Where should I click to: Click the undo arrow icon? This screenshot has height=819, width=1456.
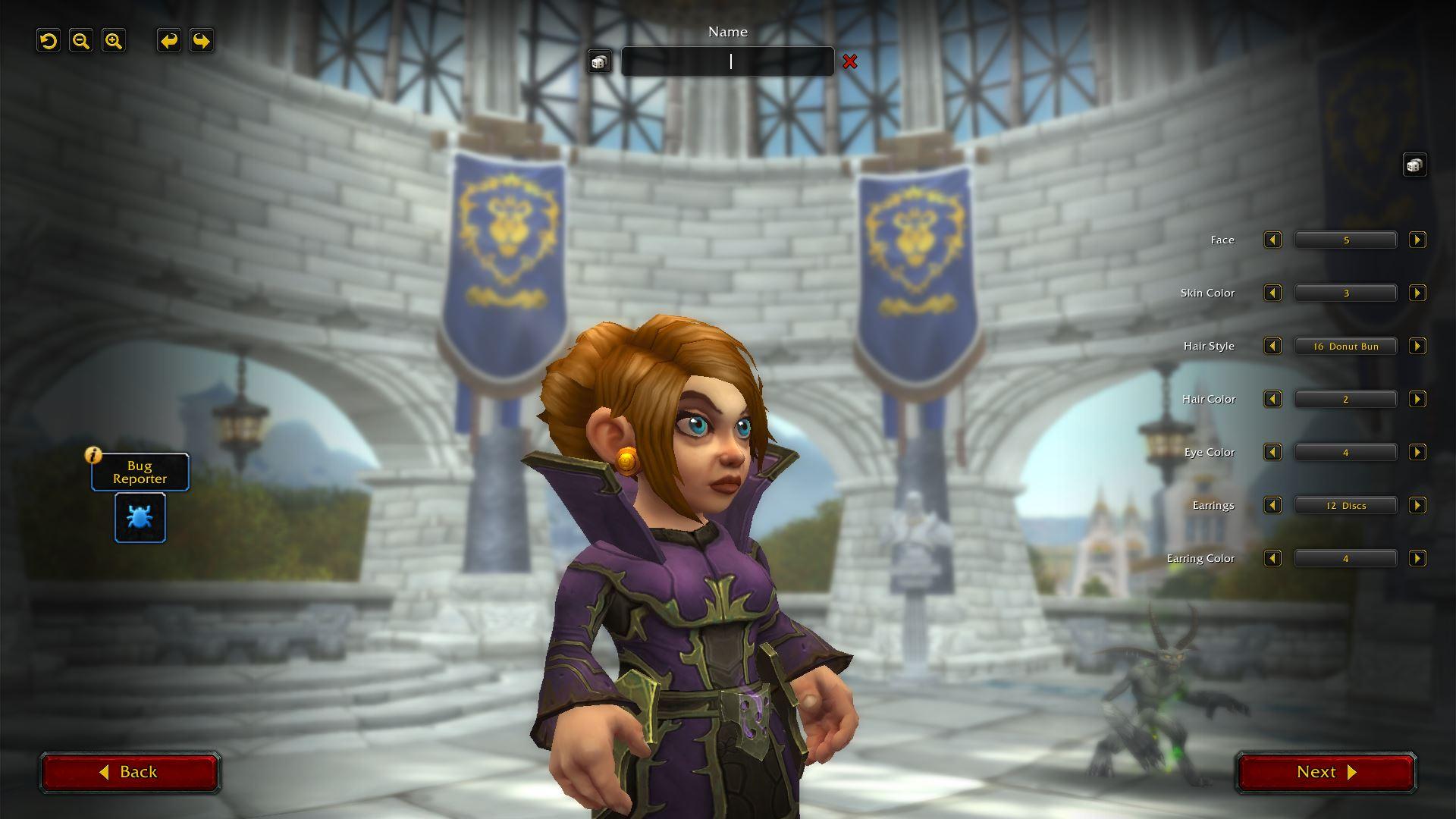[49, 40]
